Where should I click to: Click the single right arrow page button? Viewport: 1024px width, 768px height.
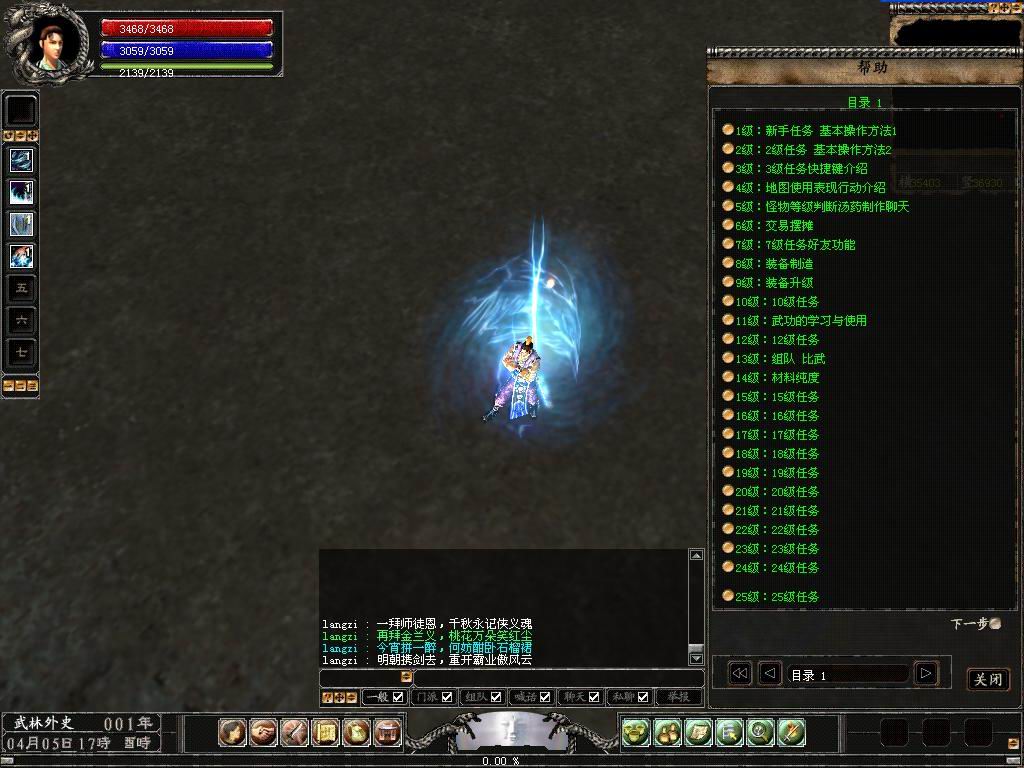[x=926, y=674]
